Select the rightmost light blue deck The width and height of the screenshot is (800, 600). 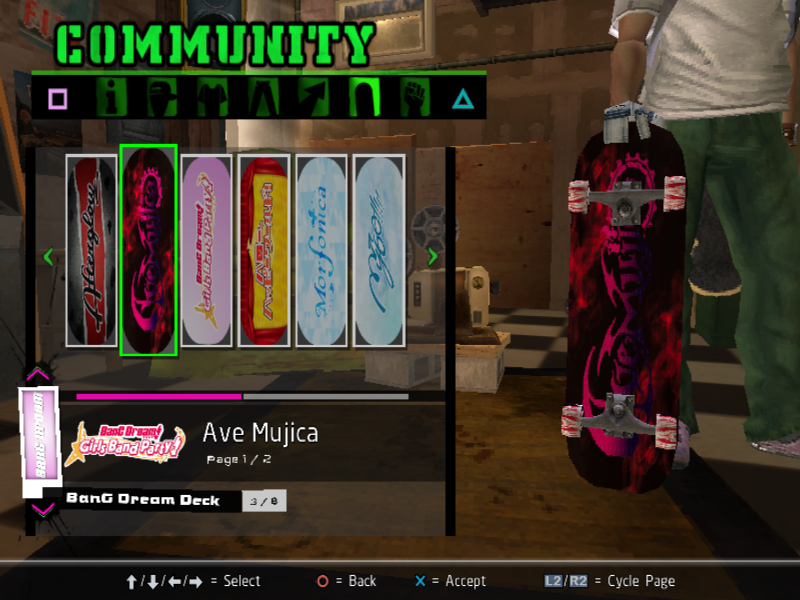pyautogui.click(x=379, y=251)
